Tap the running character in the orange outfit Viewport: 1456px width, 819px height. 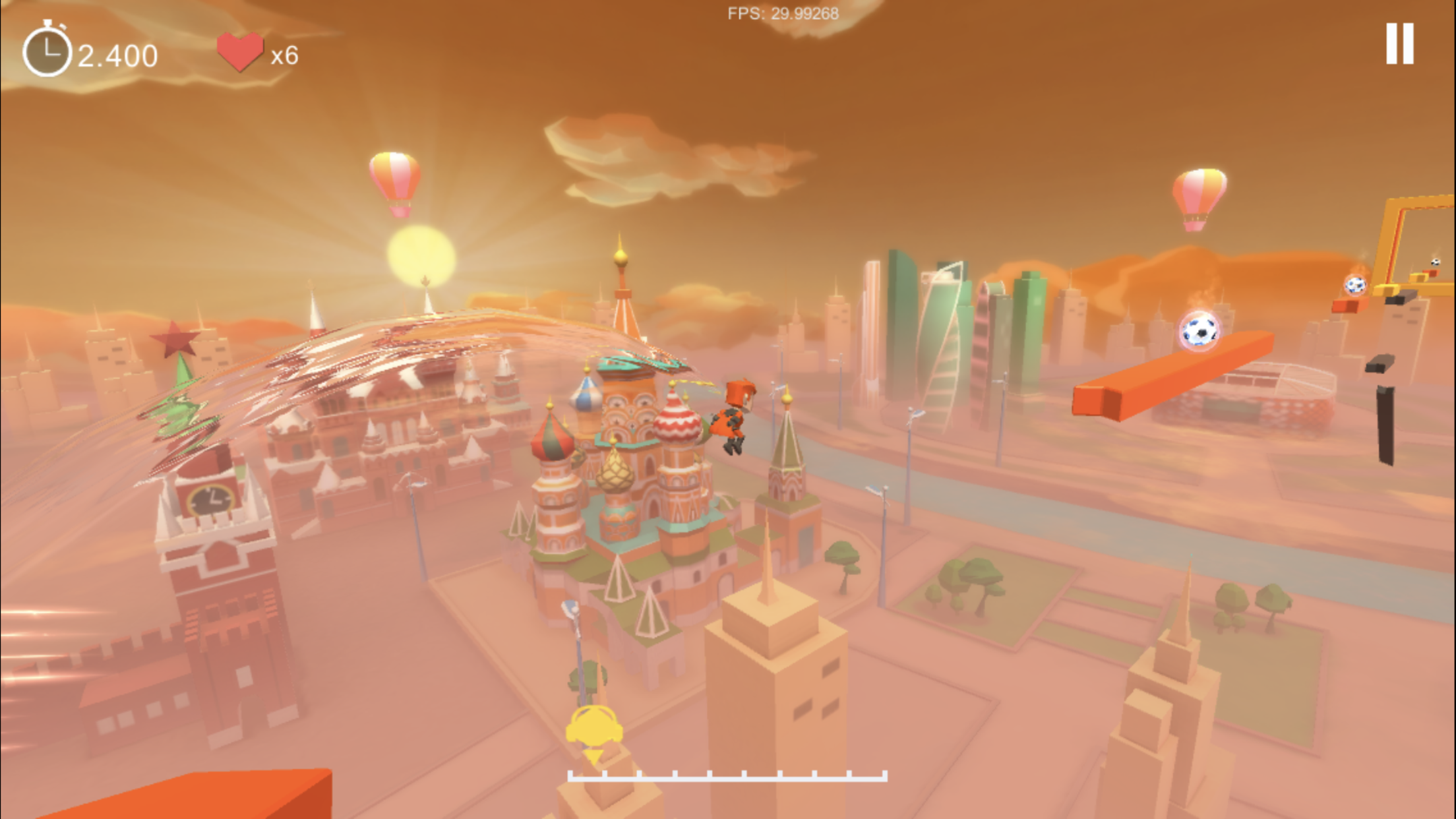point(734,415)
